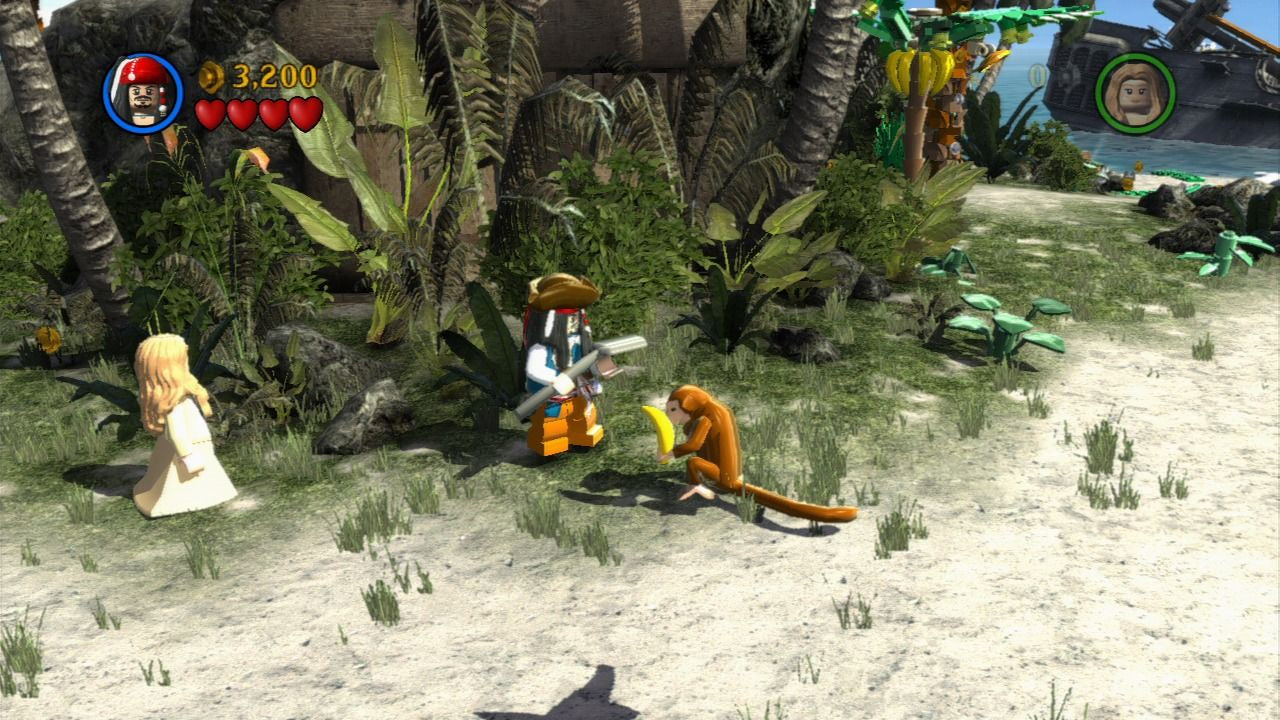Click the second player's green-ringed portrait
This screenshot has width=1280, height=720.
(x=1135, y=93)
